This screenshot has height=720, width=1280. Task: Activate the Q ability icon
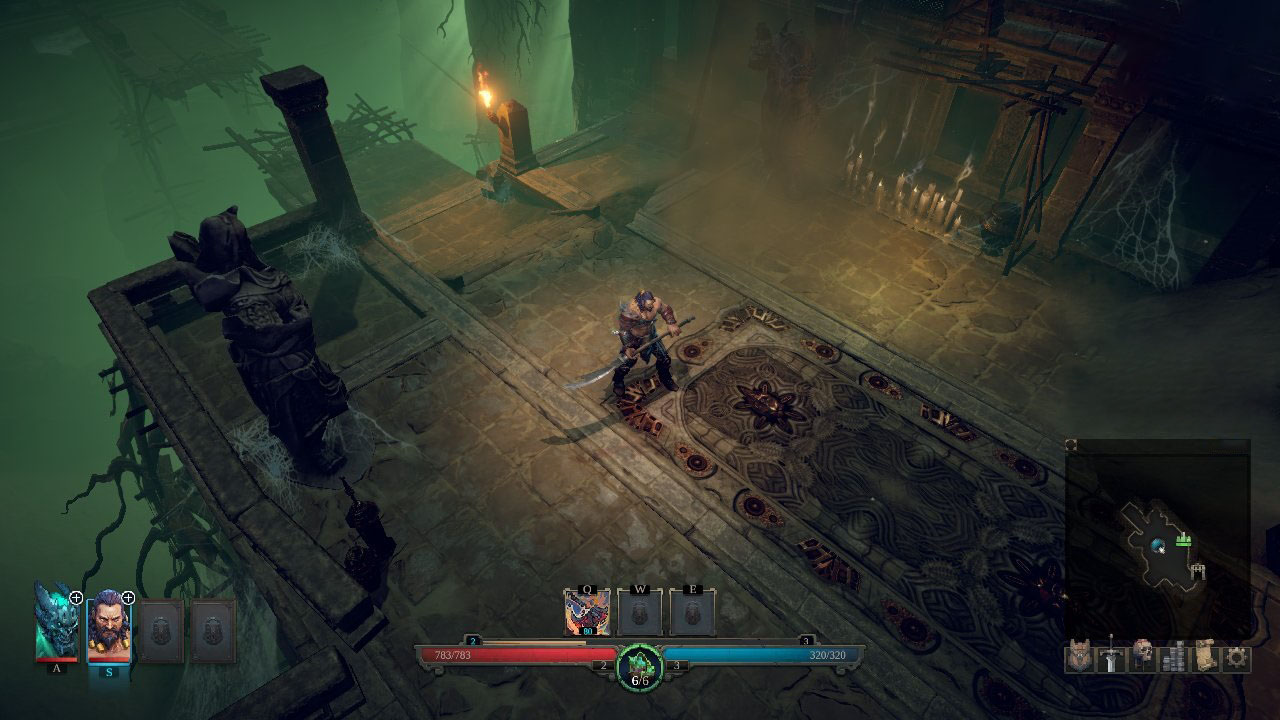587,613
